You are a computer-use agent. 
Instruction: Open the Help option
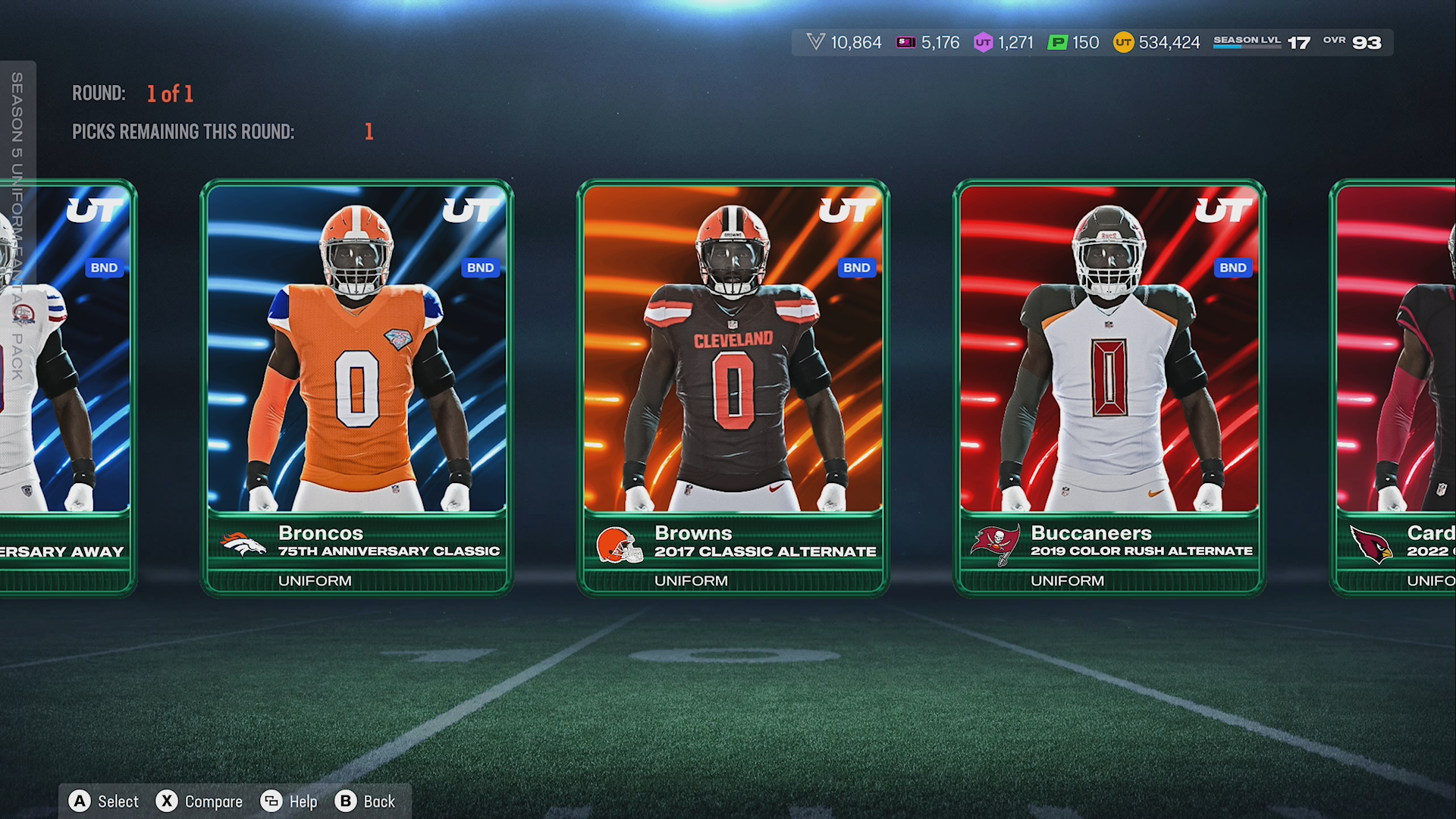point(289,802)
